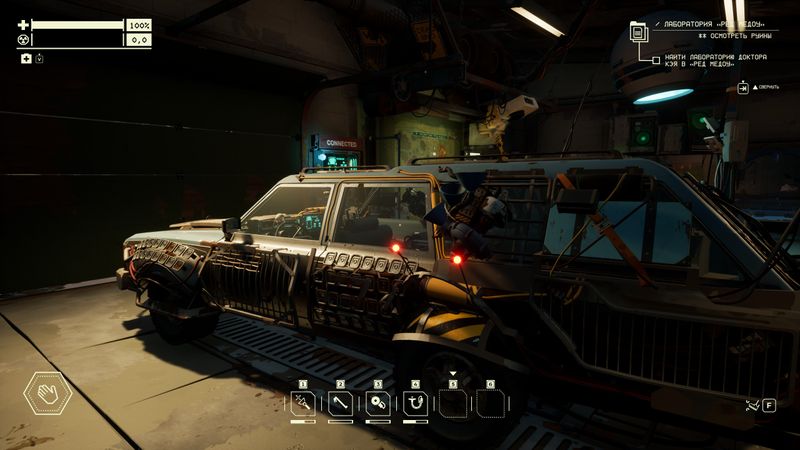Collapse the objective tracker with the Свернуть icon
Image resolution: width=800 pixels, height=450 pixels.
click(x=744, y=88)
